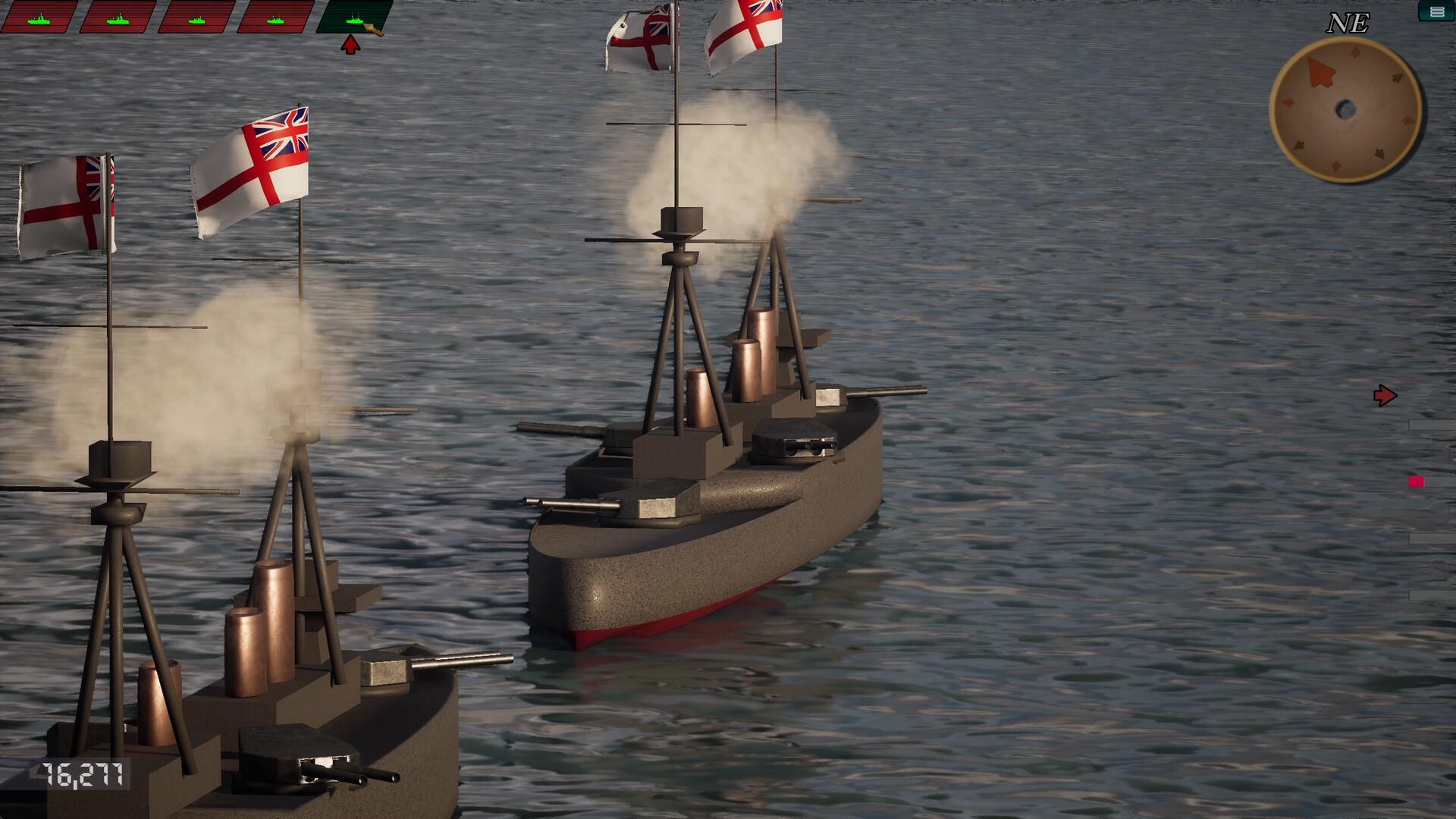Open the hamburger menu in top-right corner
This screenshot has height=819, width=1456.
[1437, 12]
